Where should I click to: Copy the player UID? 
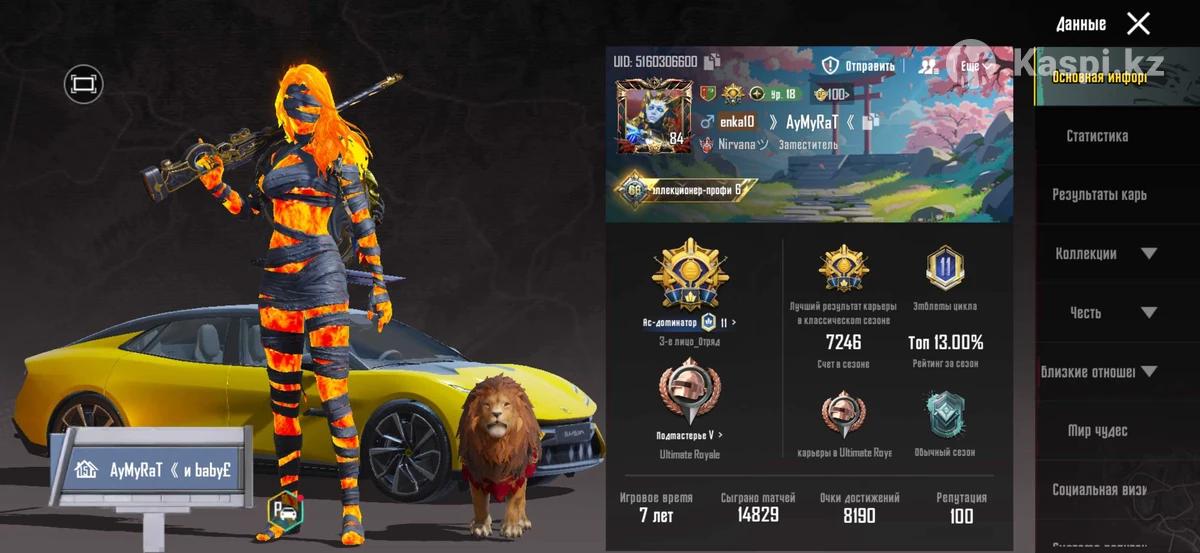[712, 62]
